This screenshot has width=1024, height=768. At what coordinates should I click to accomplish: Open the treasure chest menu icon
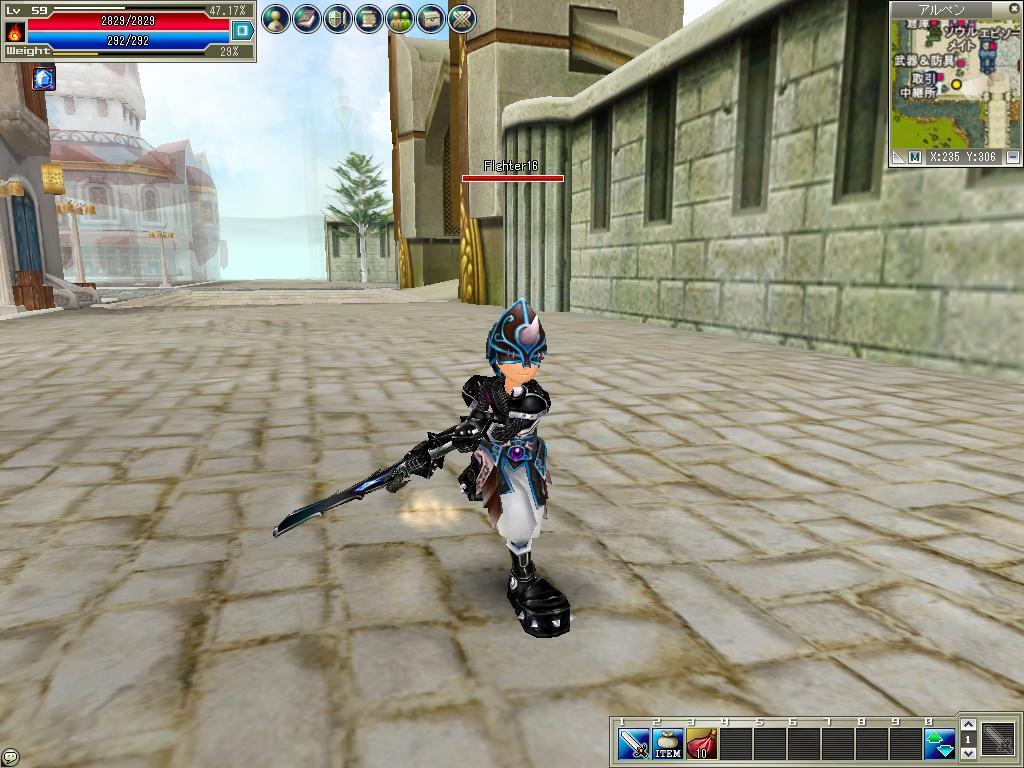[431, 18]
